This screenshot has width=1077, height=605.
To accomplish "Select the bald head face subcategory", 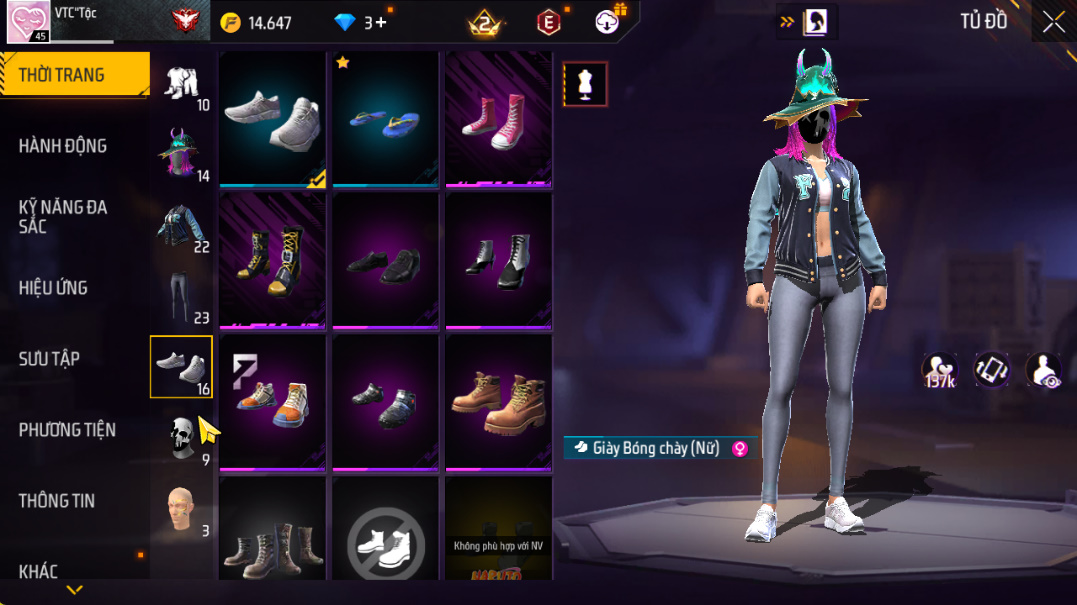I will pyautogui.click(x=181, y=509).
